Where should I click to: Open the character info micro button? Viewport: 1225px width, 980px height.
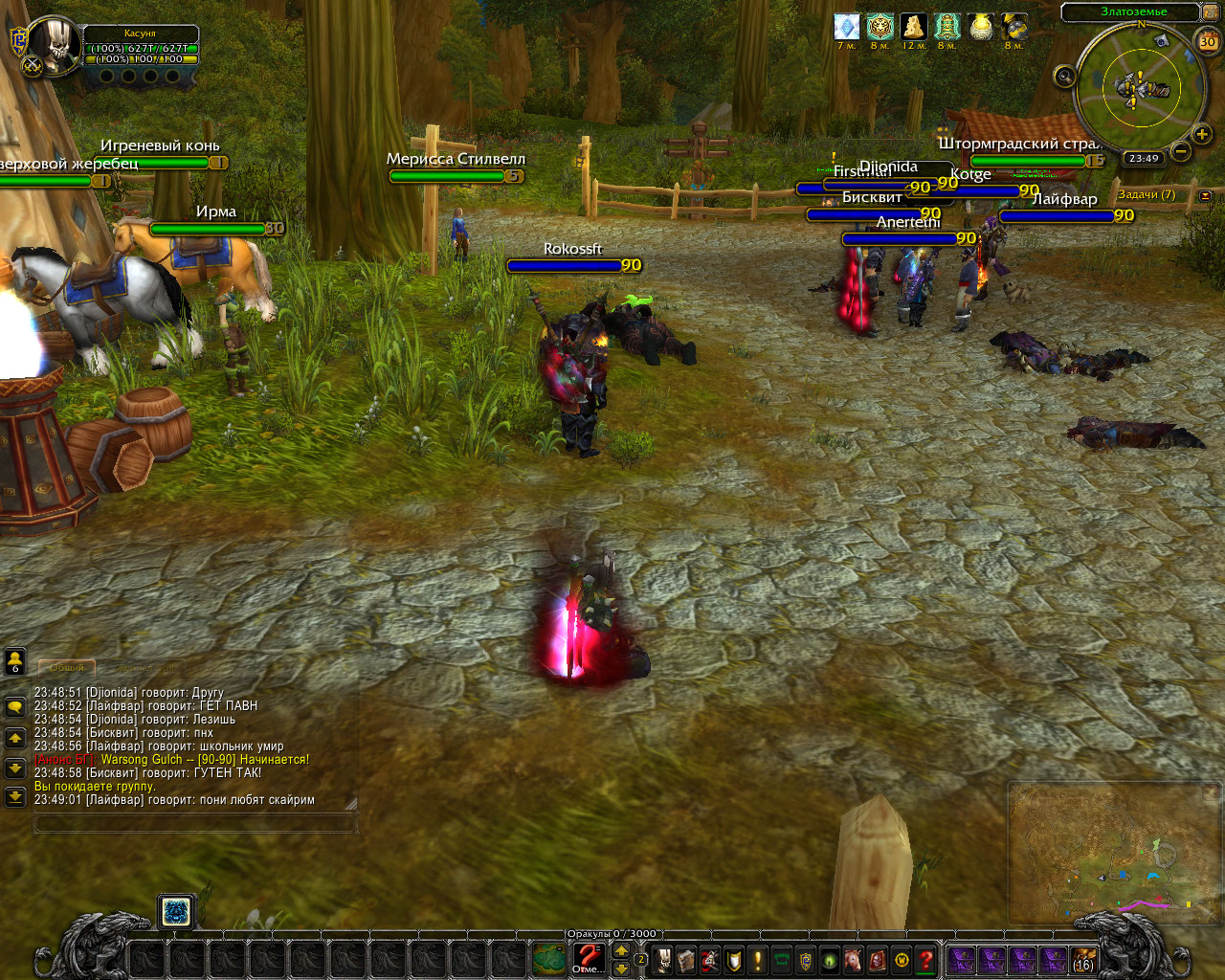point(662,960)
